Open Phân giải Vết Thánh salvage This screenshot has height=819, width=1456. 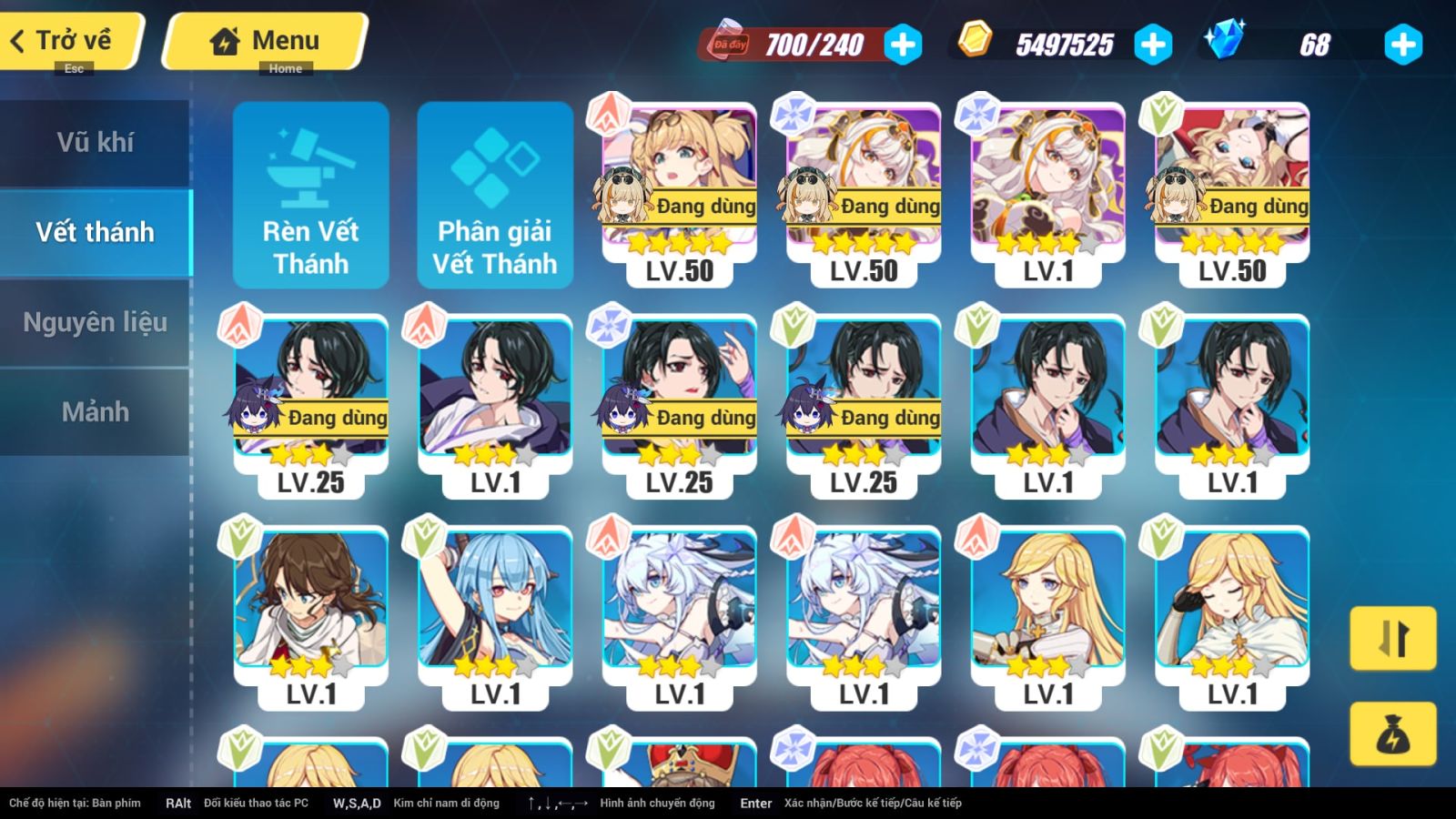(x=494, y=196)
